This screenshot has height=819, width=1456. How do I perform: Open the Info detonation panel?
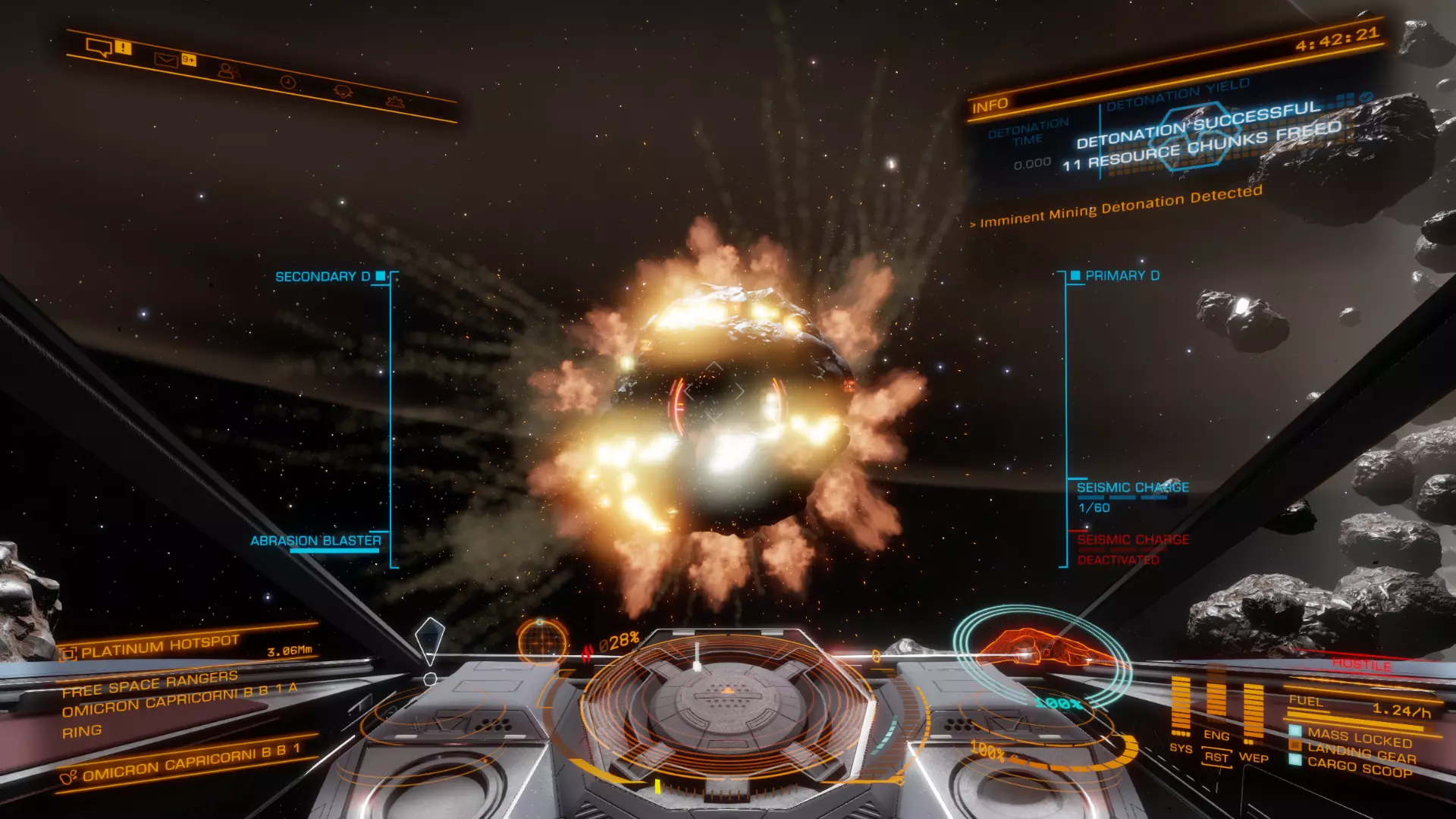[990, 105]
